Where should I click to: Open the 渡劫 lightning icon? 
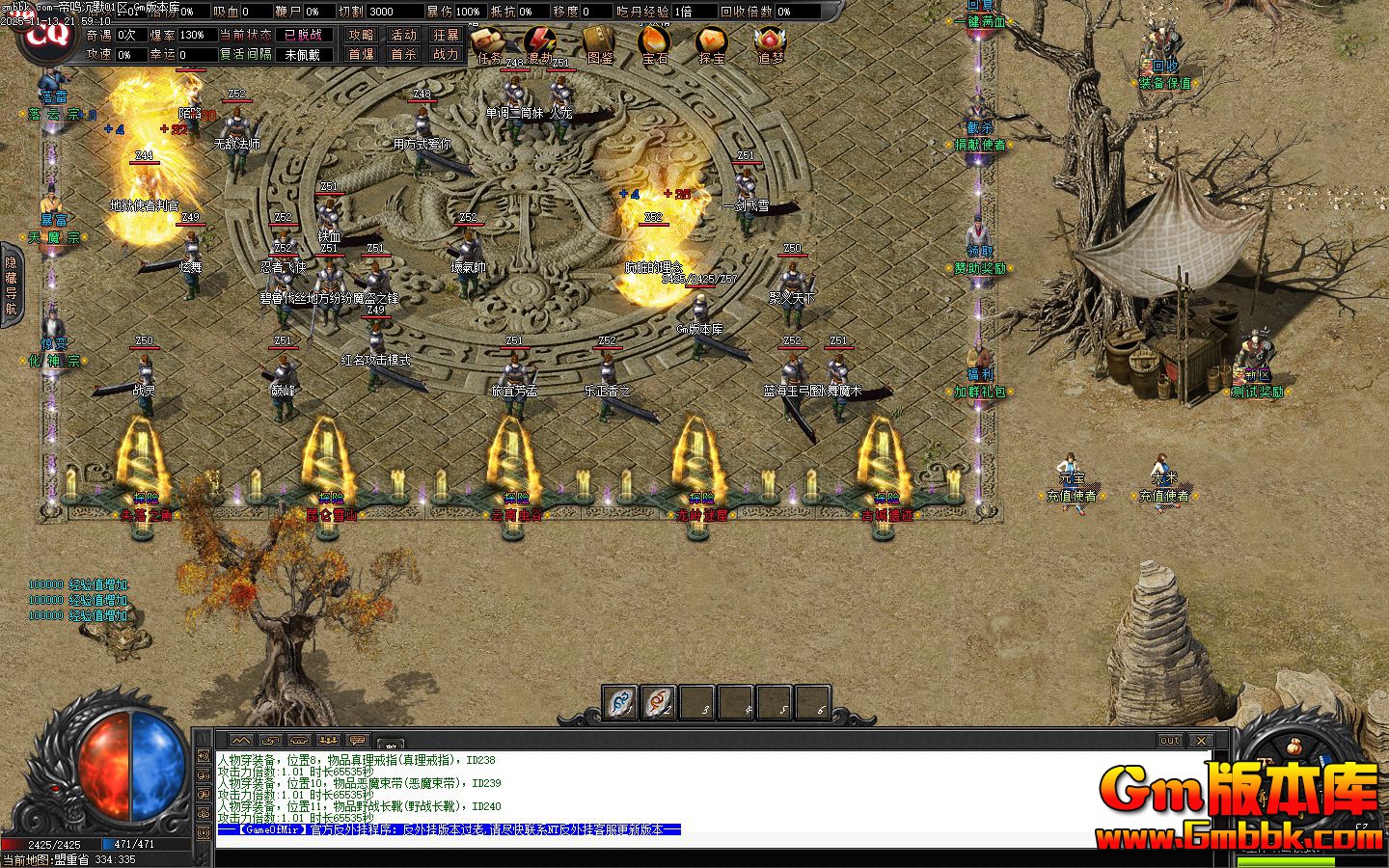click(540, 41)
